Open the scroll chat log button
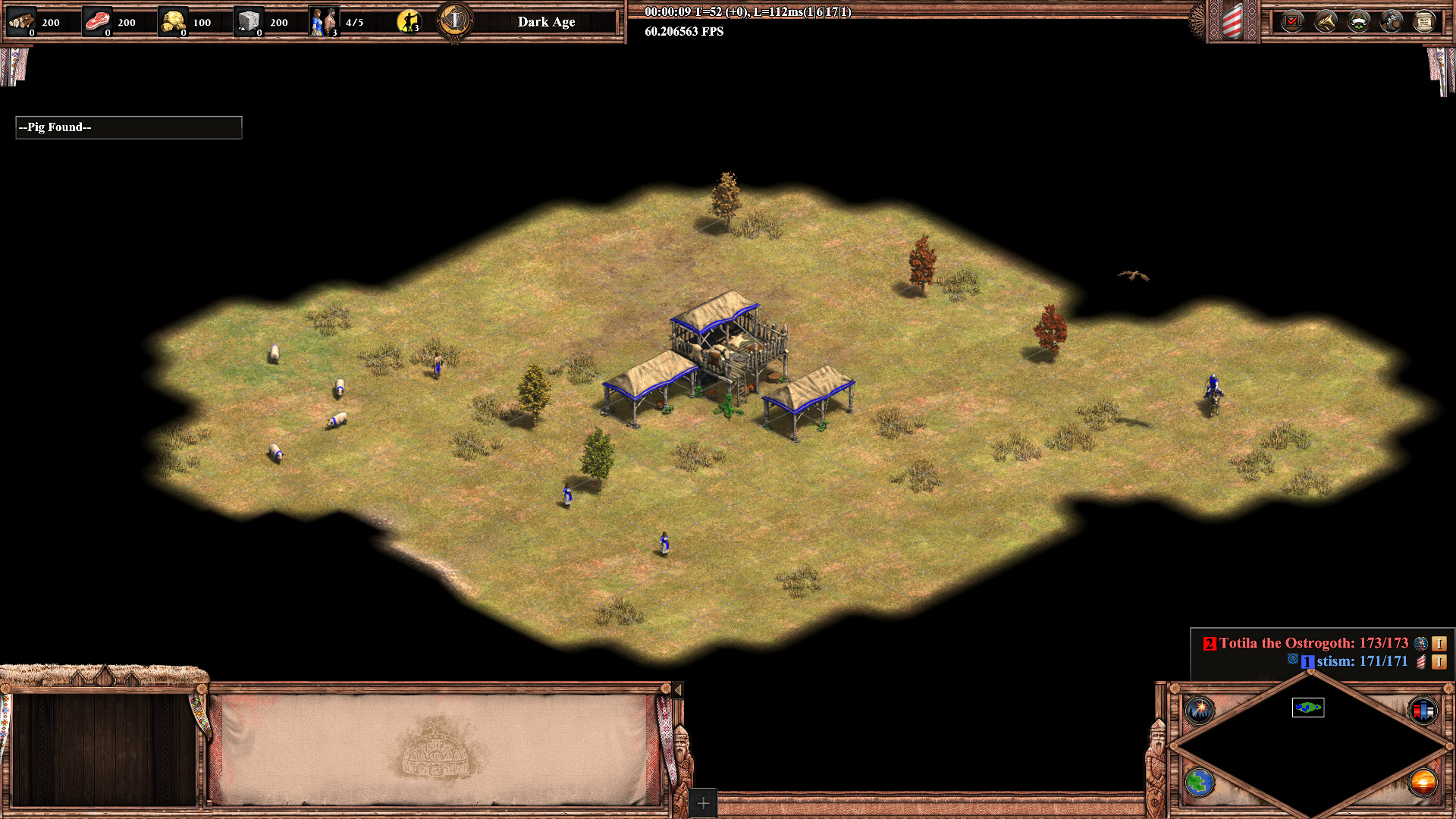This screenshot has height=819, width=1456. tap(1424, 21)
